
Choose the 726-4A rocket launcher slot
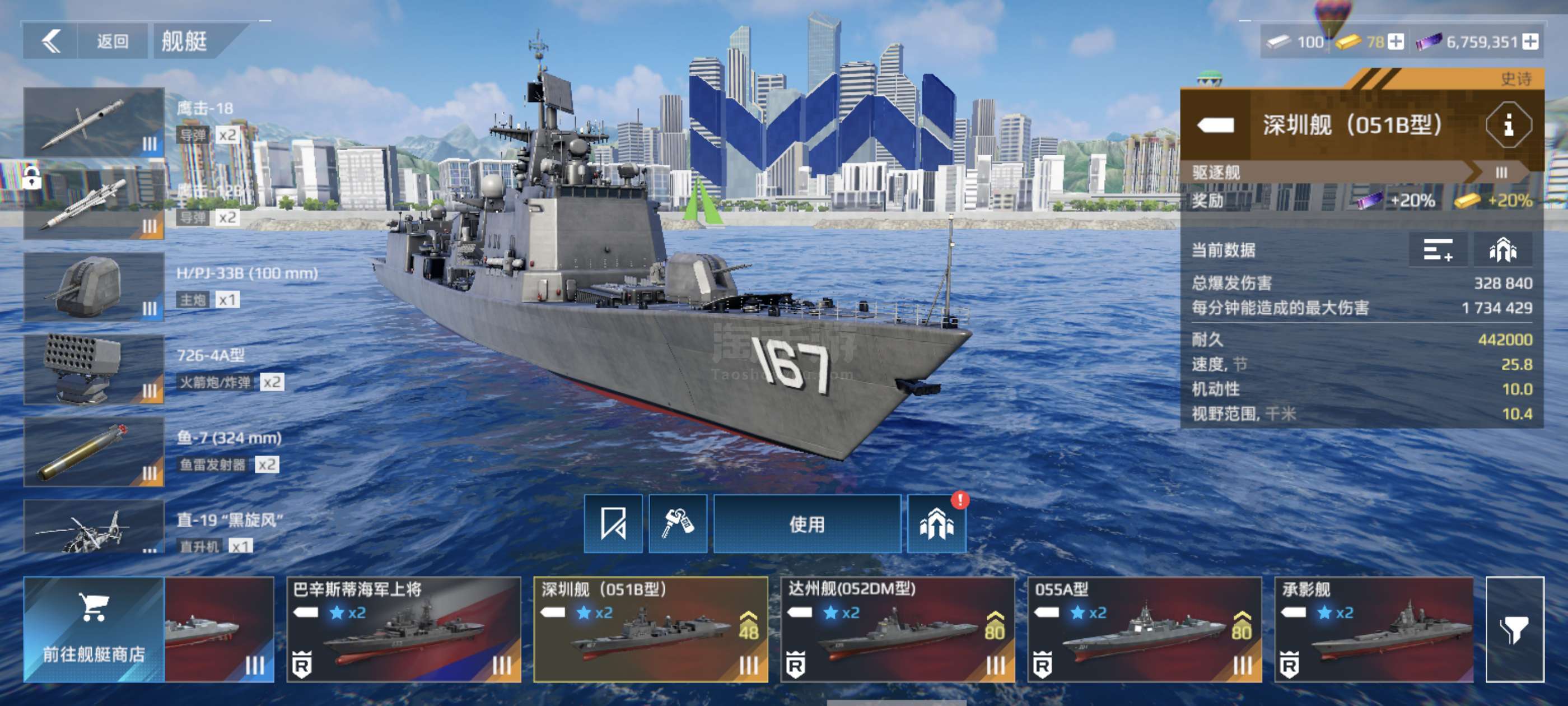[94, 369]
